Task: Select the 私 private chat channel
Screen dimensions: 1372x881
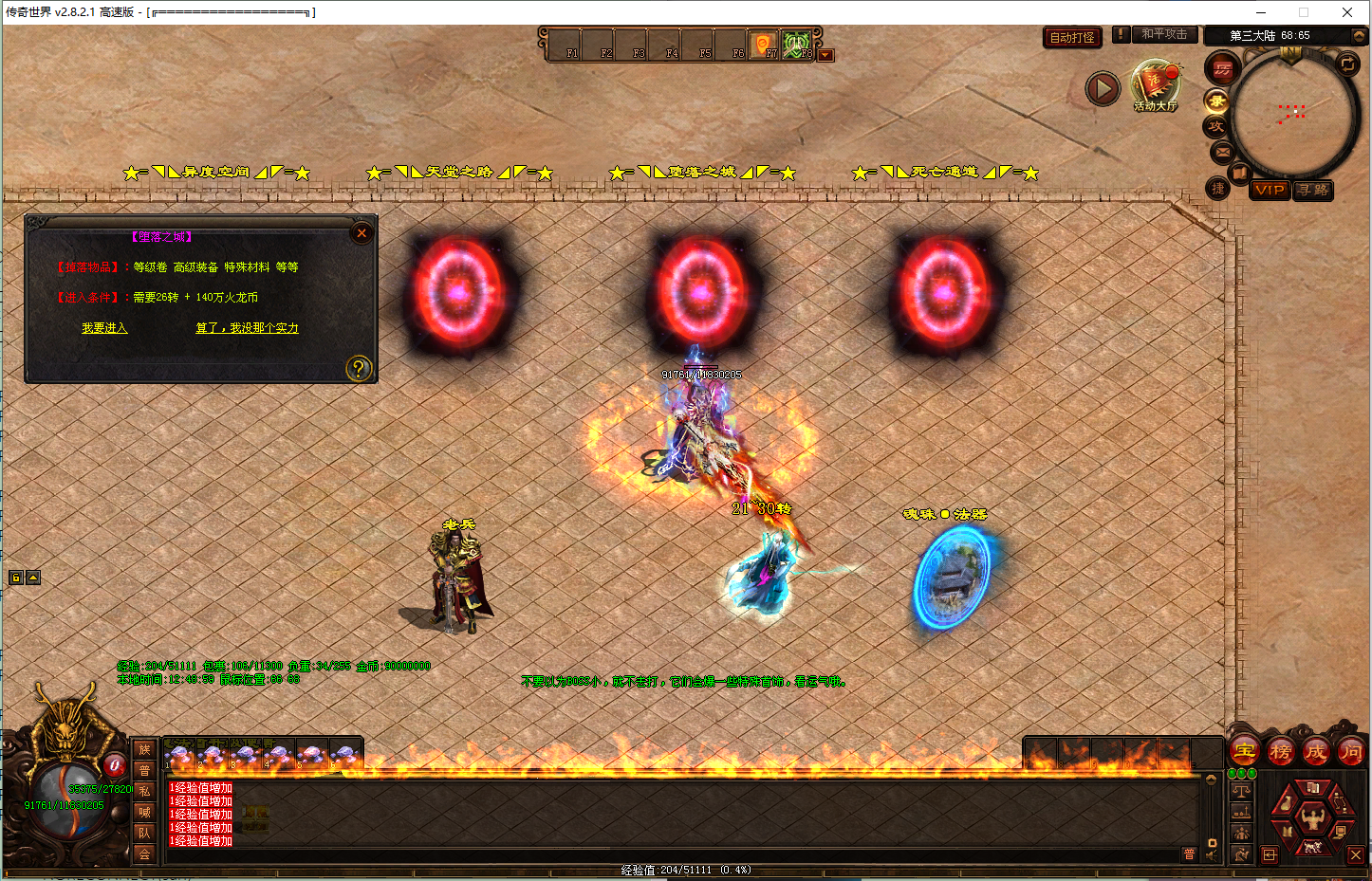Action: [x=144, y=791]
